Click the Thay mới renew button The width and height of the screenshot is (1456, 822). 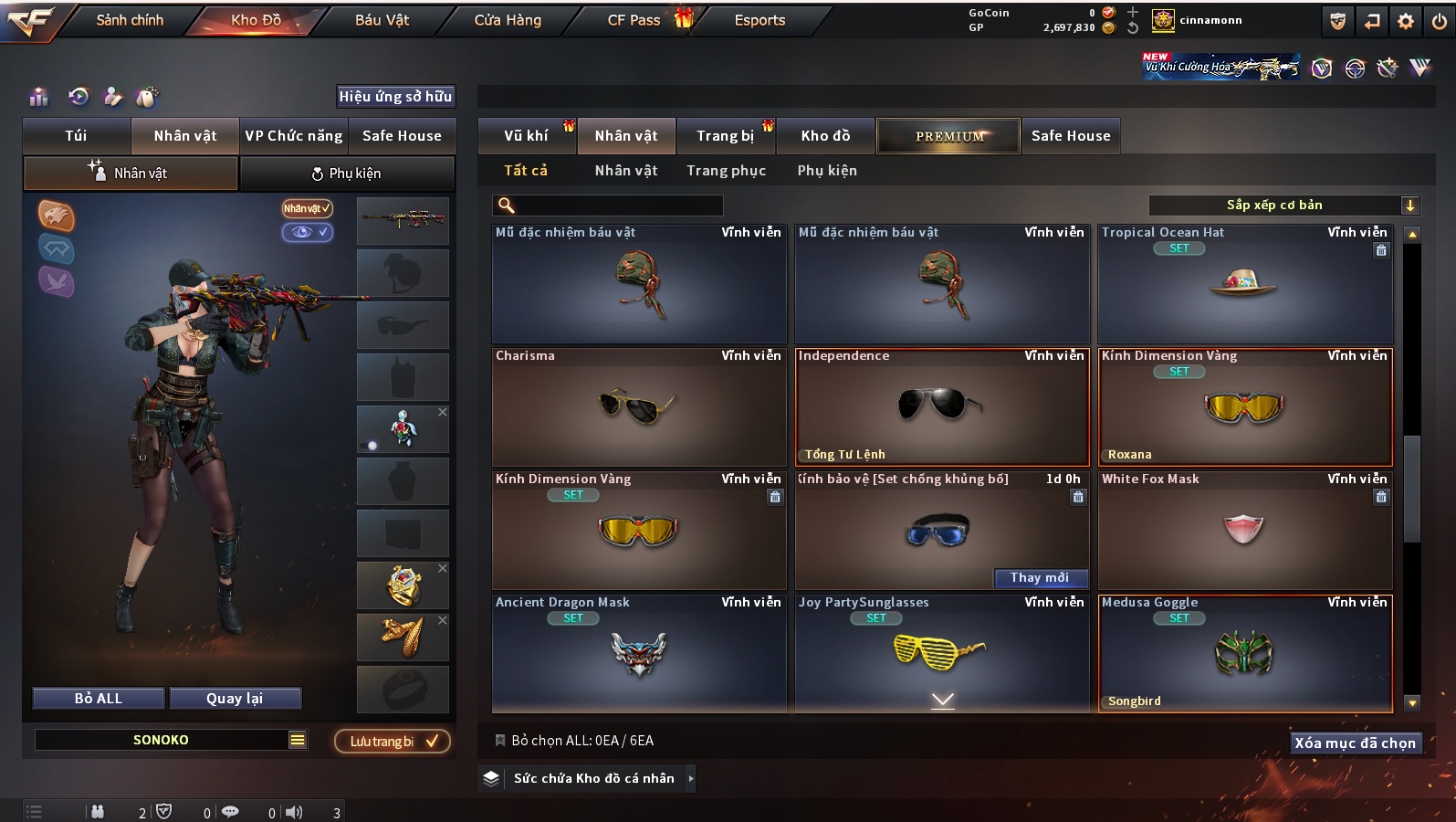tap(1040, 578)
